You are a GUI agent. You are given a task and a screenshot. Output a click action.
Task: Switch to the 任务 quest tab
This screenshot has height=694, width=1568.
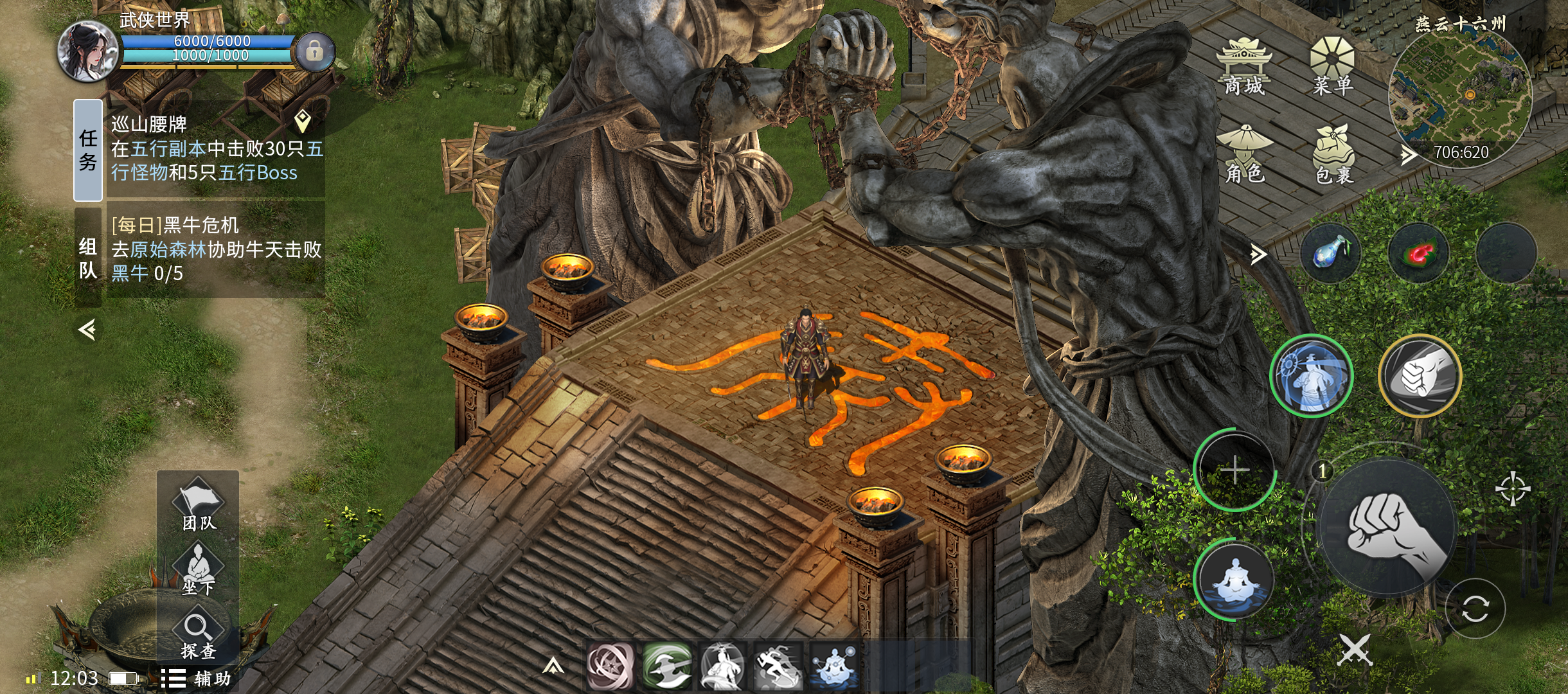tap(88, 150)
